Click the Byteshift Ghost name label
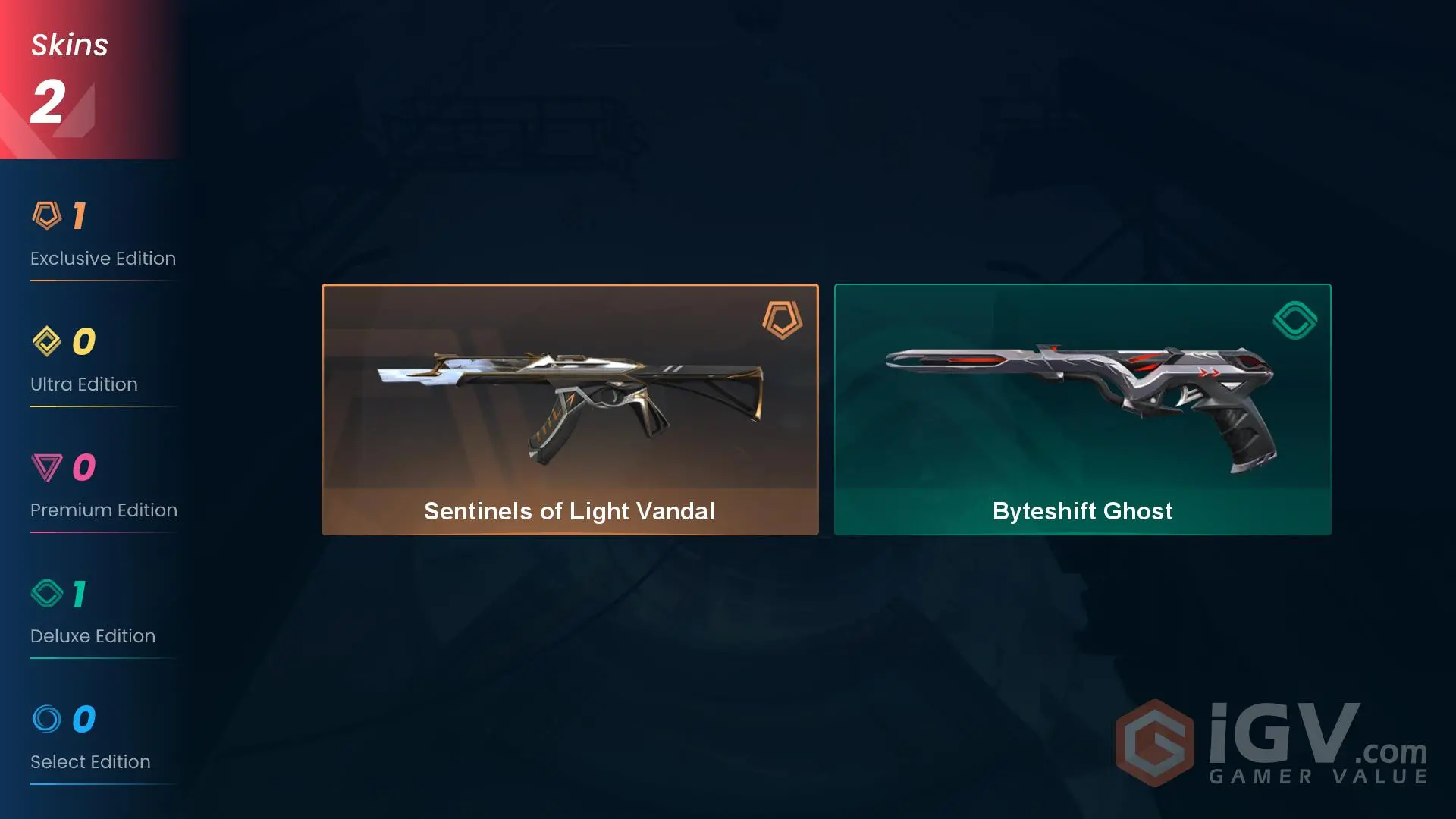 [1082, 511]
